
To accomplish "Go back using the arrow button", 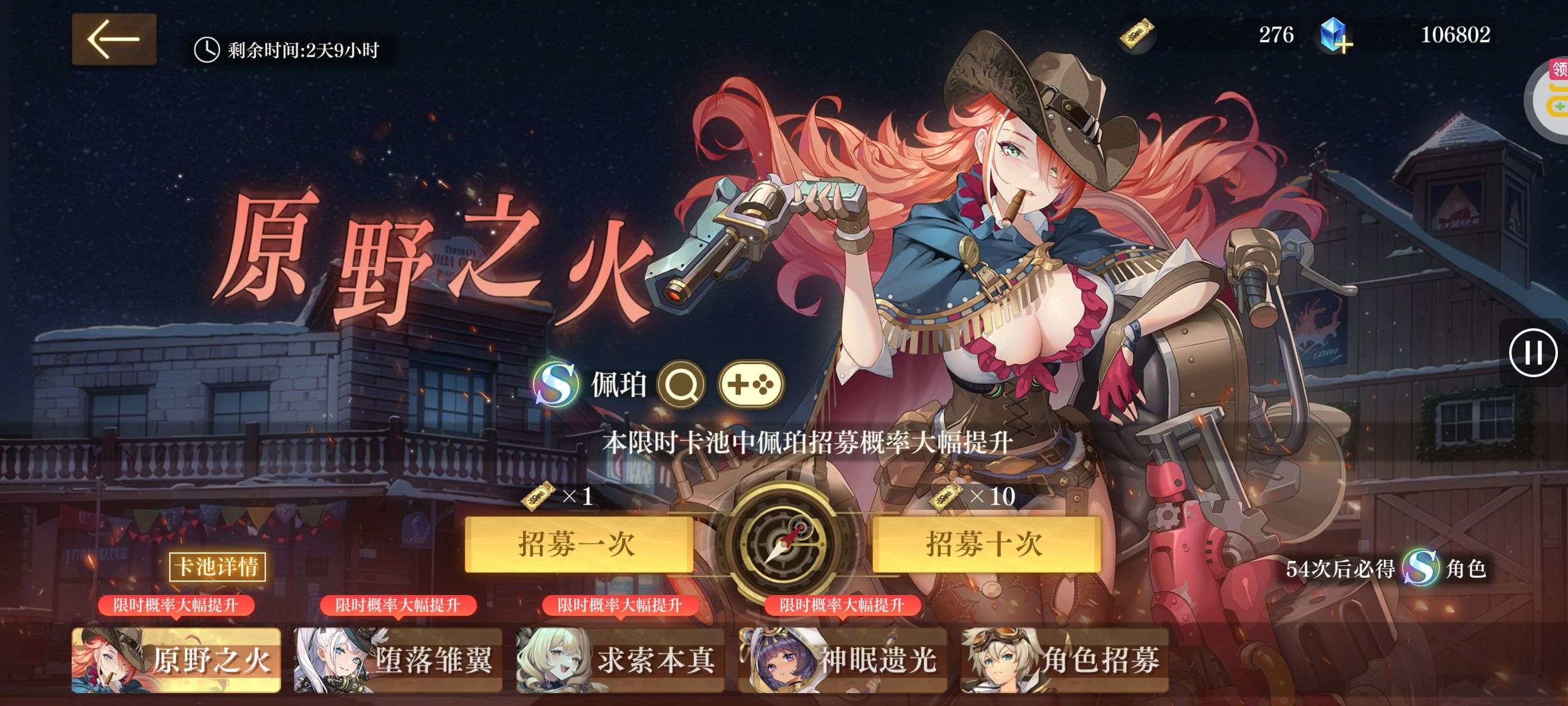I will pos(114,40).
